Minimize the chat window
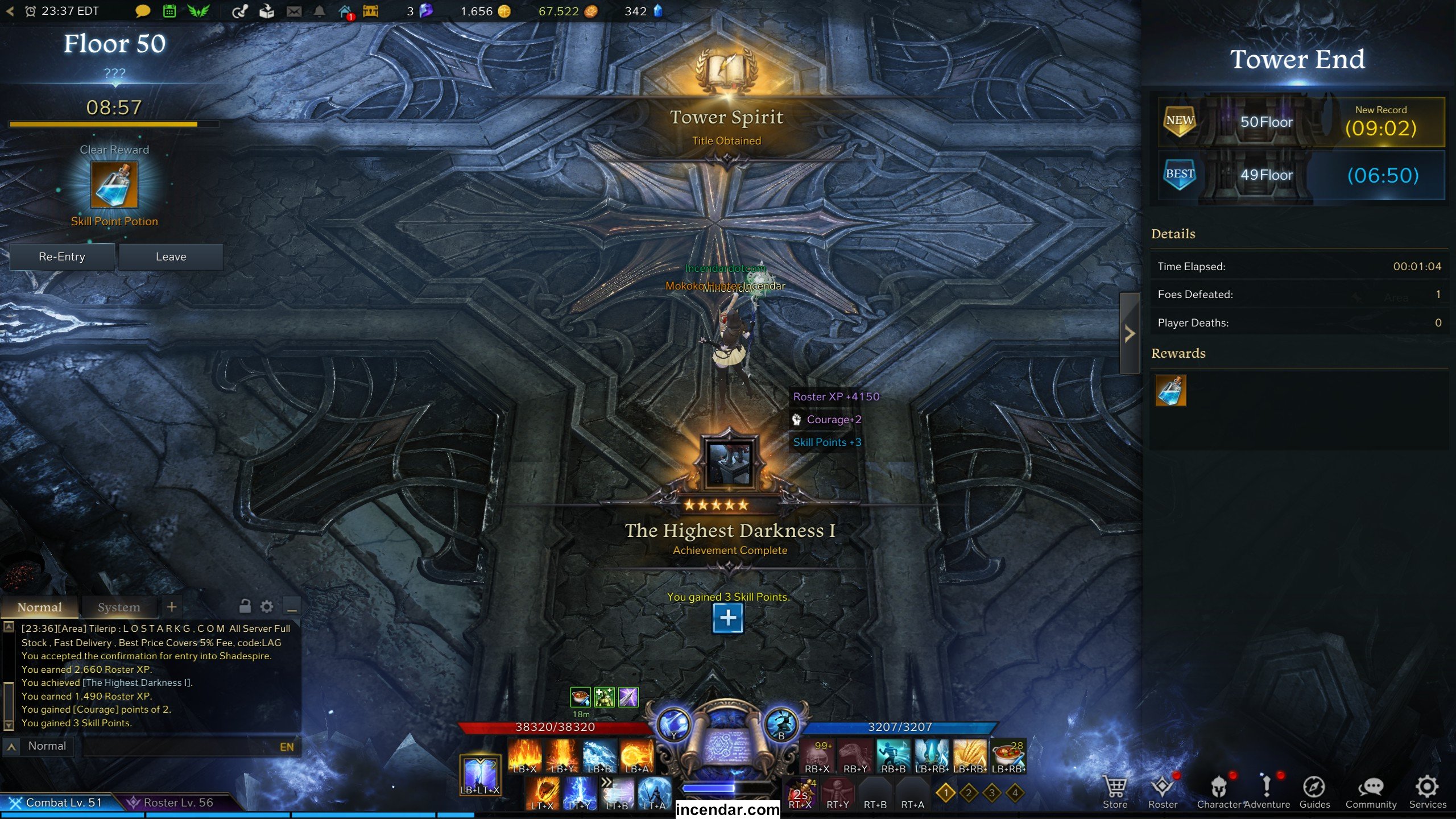Screen dimensions: 1456x819 292,607
